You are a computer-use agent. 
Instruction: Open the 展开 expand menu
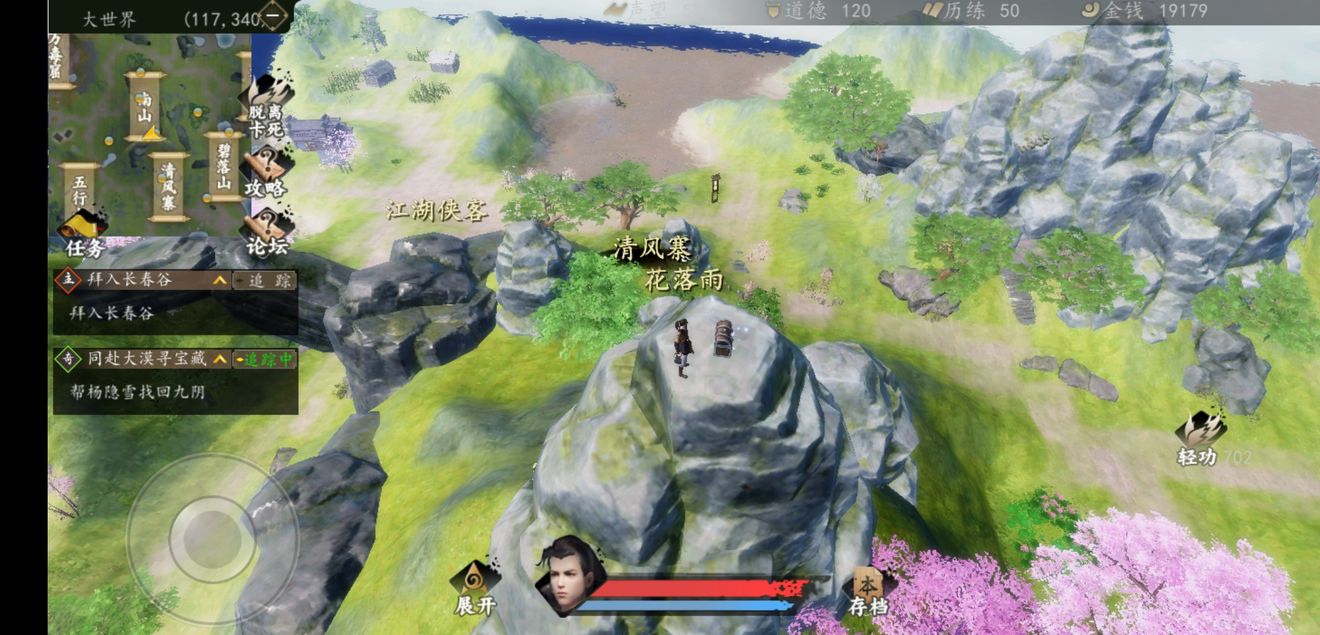pos(475,588)
